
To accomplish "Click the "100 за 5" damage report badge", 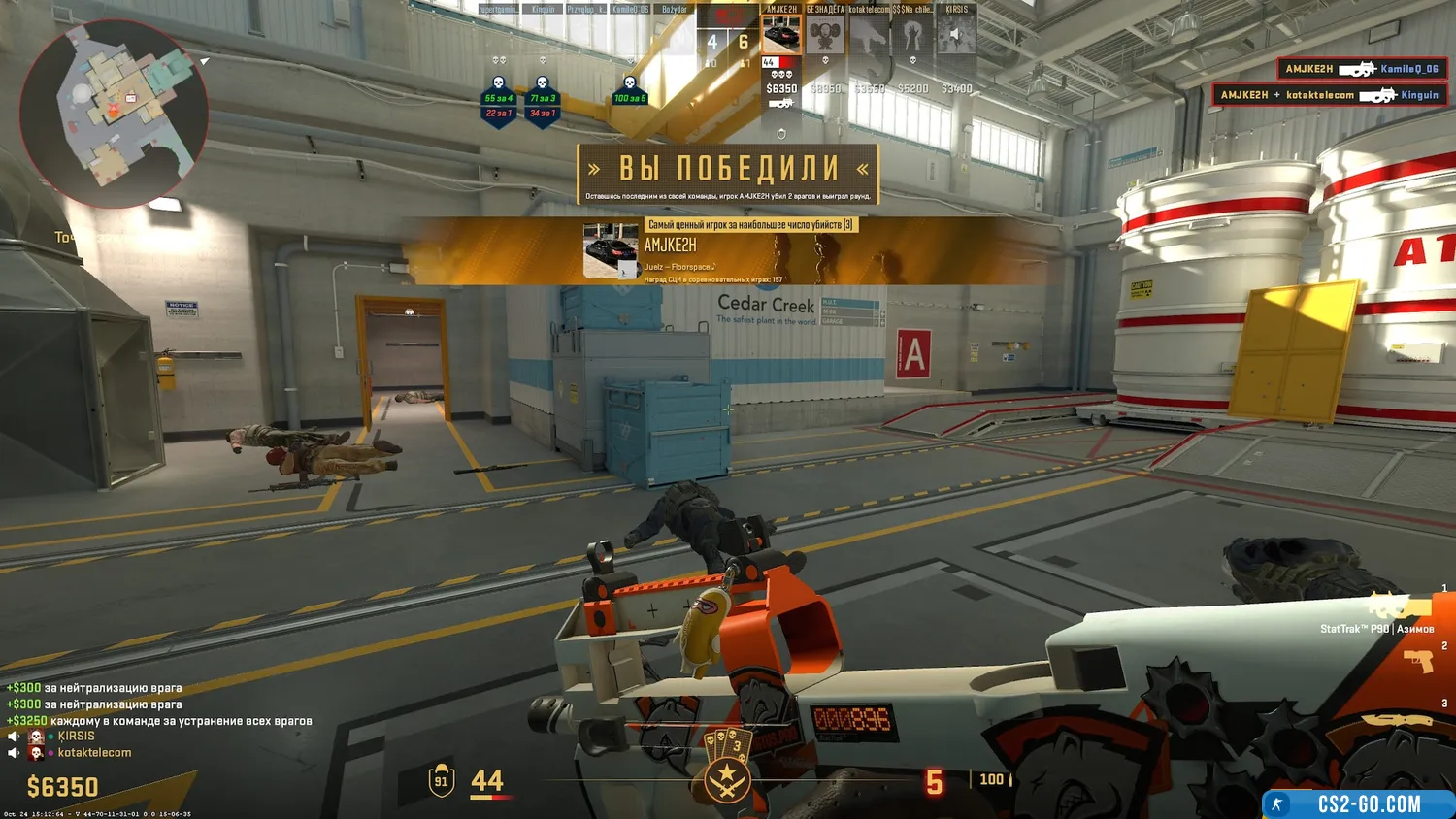I will pos(630,97).
